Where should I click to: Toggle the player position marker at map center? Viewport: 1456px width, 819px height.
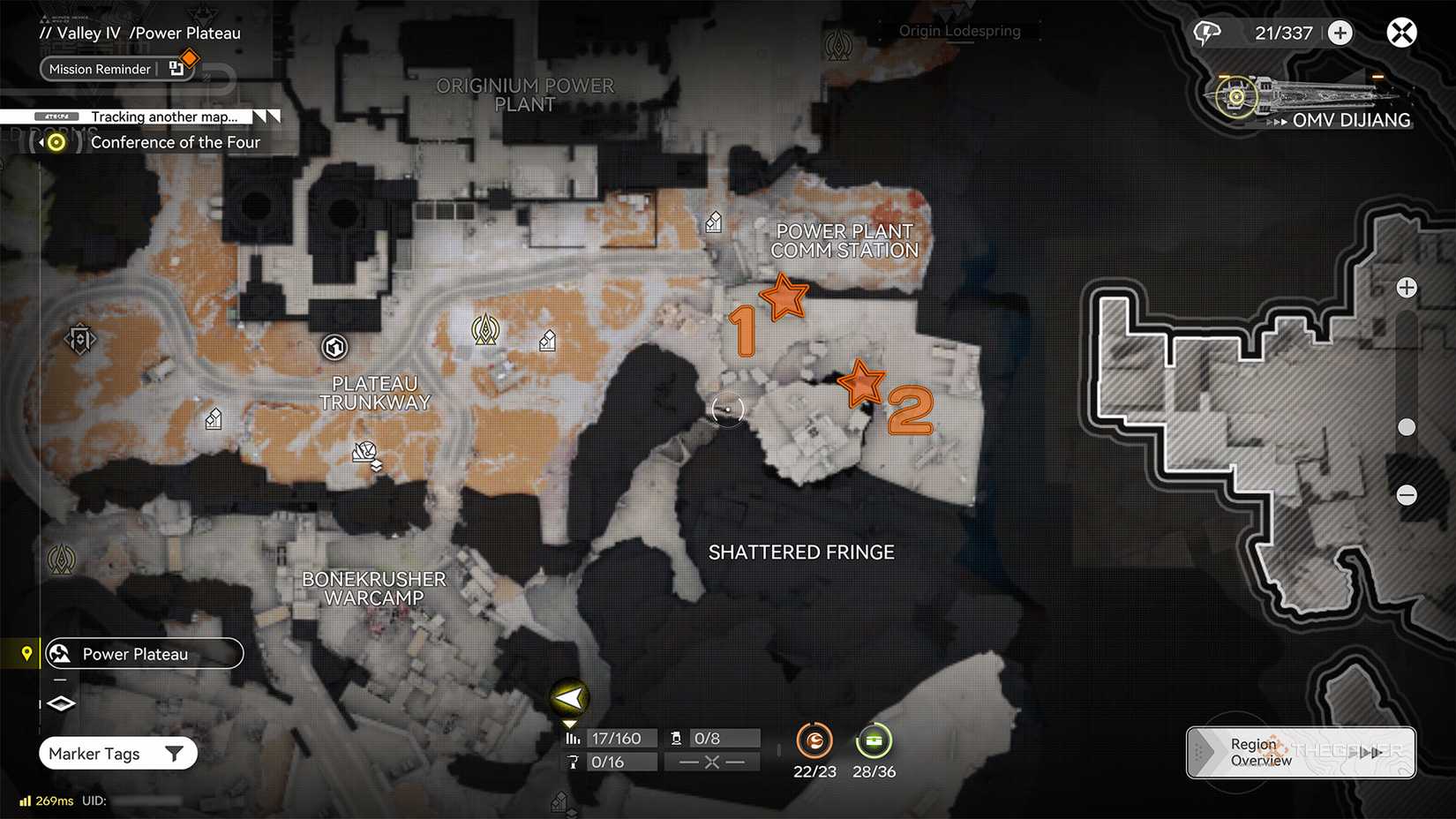pos(727,409)
